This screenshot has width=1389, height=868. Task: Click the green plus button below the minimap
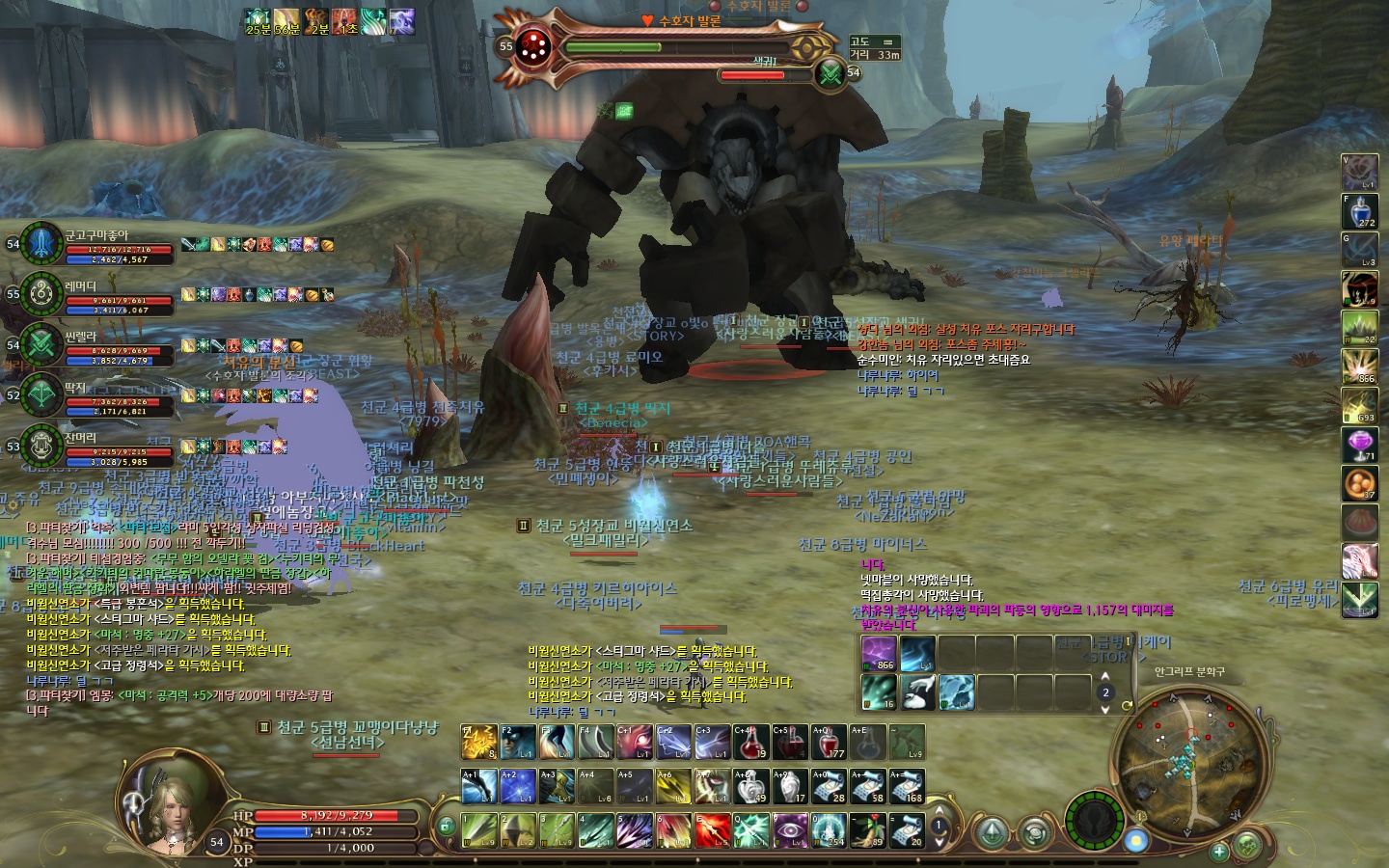1219,851
